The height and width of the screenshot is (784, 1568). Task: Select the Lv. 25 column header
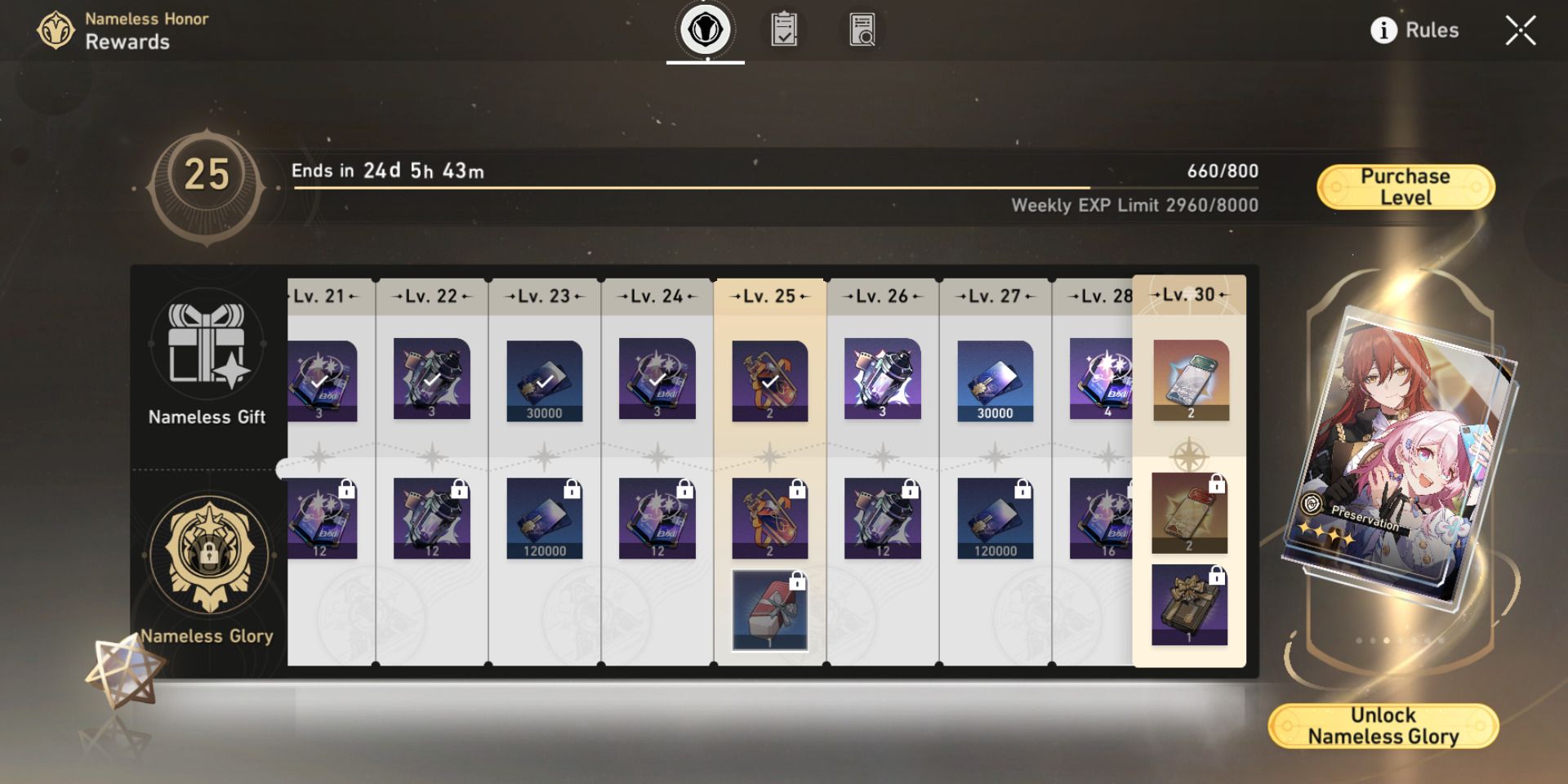769,296
